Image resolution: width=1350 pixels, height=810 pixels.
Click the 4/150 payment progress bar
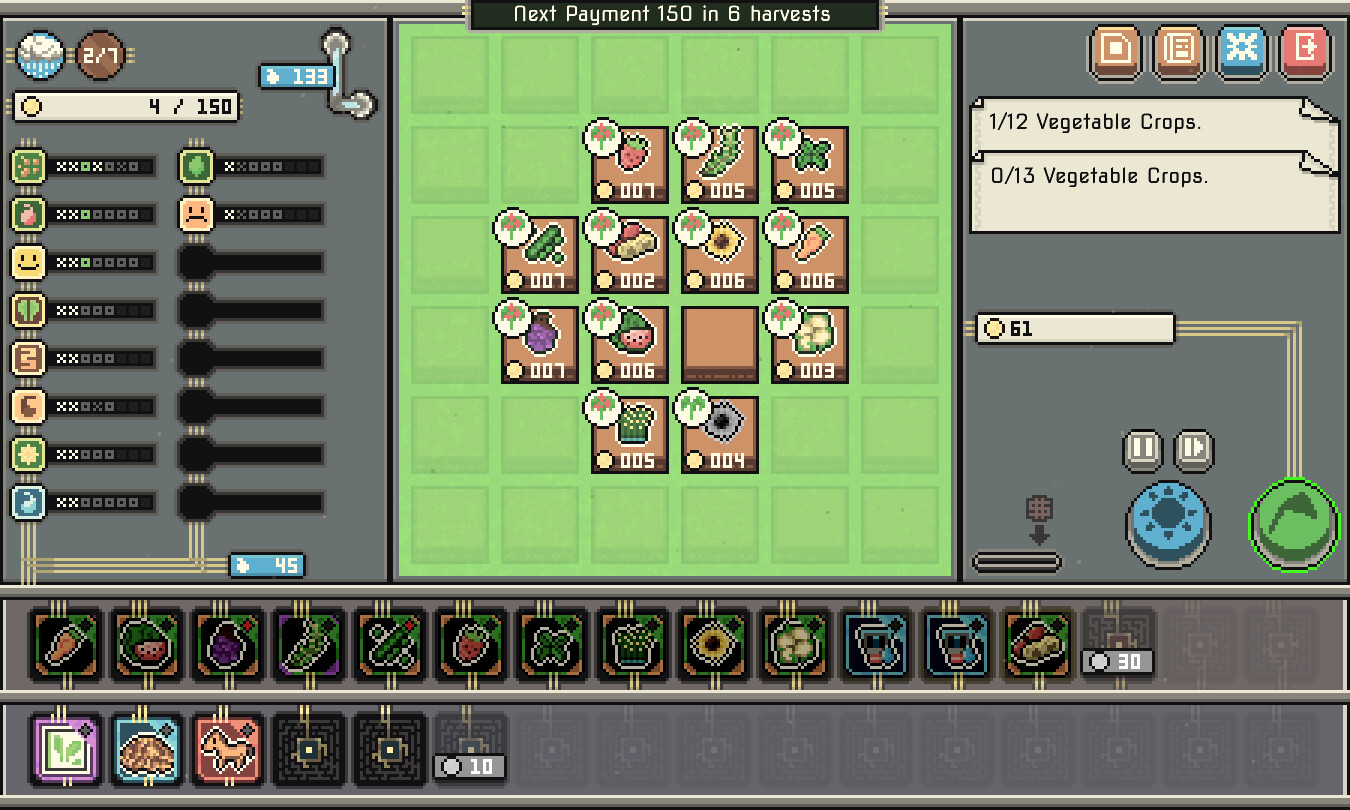[125, 106]
